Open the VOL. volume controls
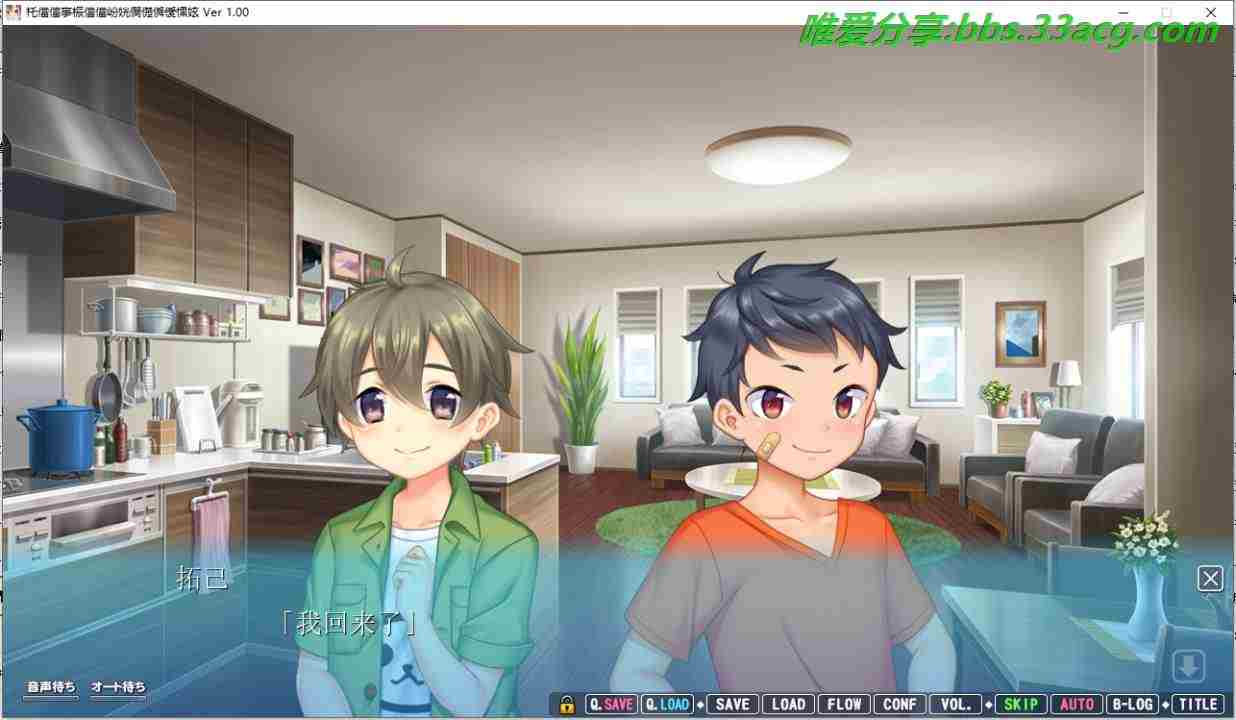The height and width of the screenshot is (720, 1236). pyautogui.click(x=955, y=704)
